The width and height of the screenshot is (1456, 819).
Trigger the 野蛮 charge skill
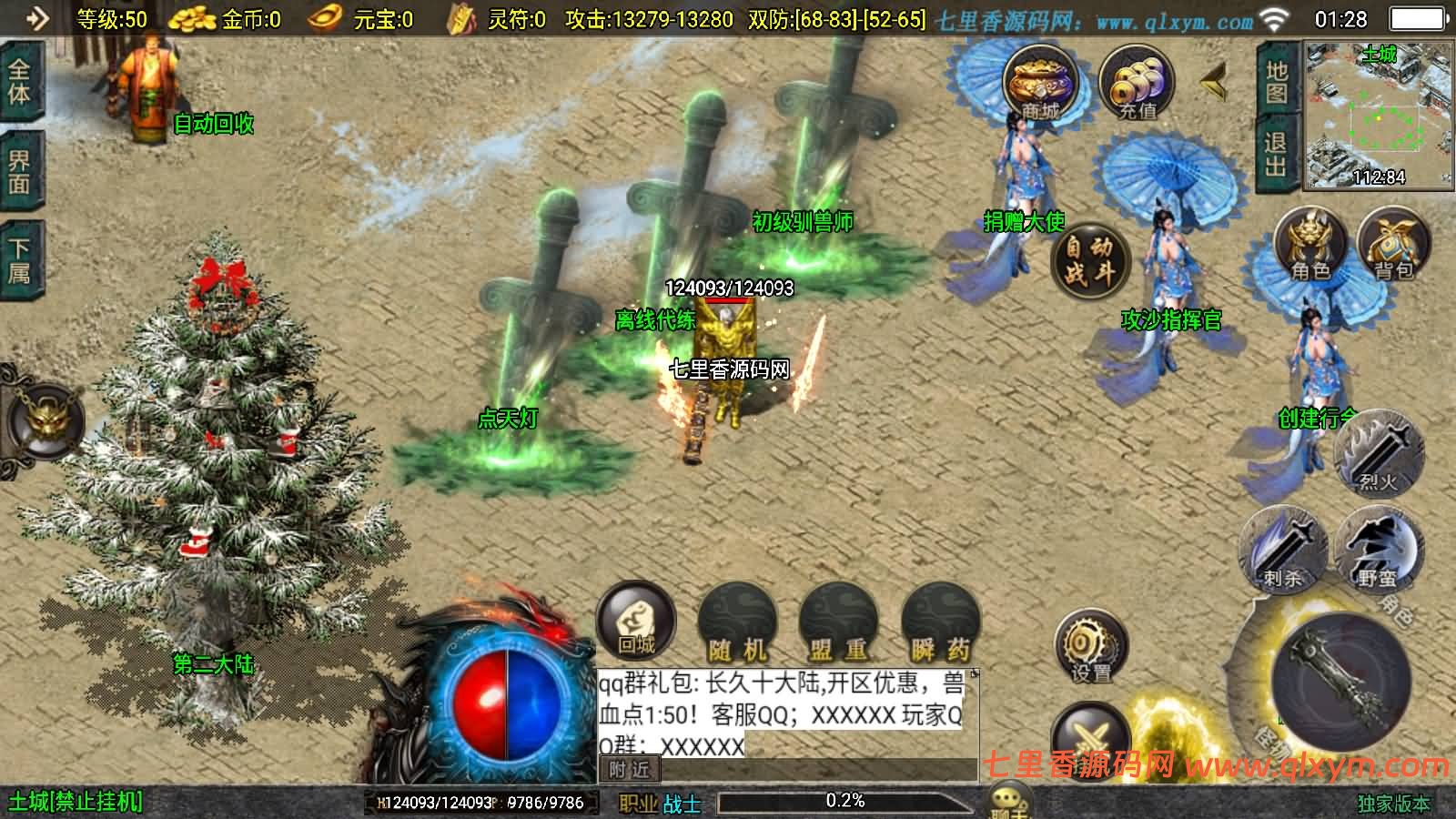(1378, 548)
